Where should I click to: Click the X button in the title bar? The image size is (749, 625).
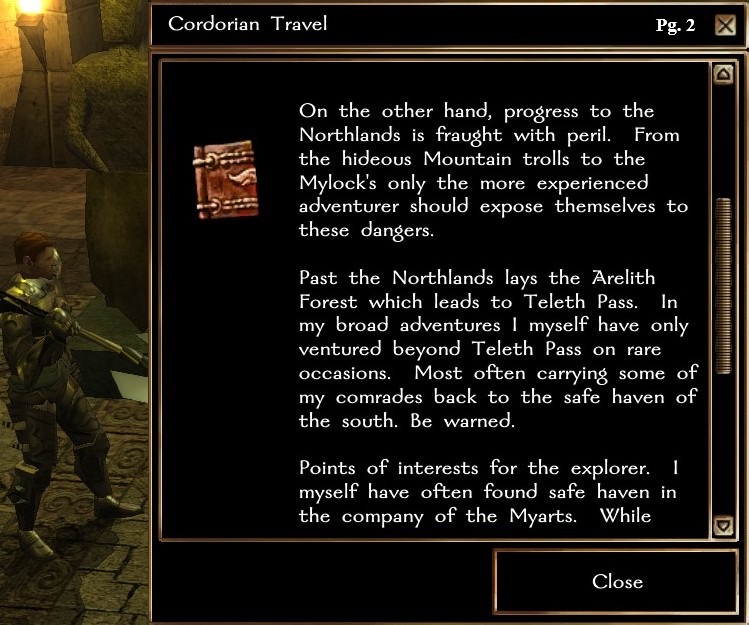(x=726, y=25)
